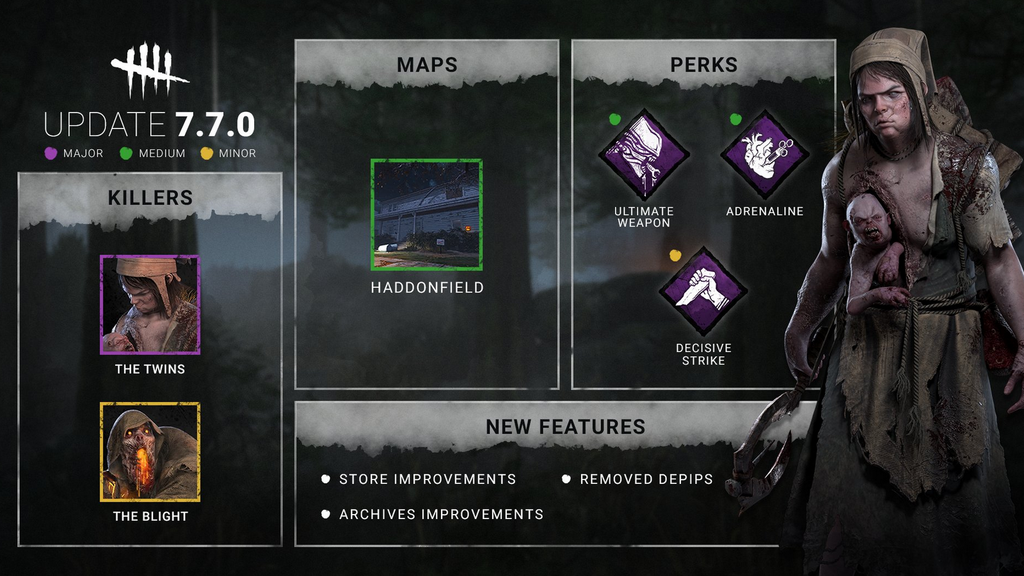Choose The Blight killer portrait
Image resolution: width=1024 pixels, height=576 pixels.
(x=150, y=451)
